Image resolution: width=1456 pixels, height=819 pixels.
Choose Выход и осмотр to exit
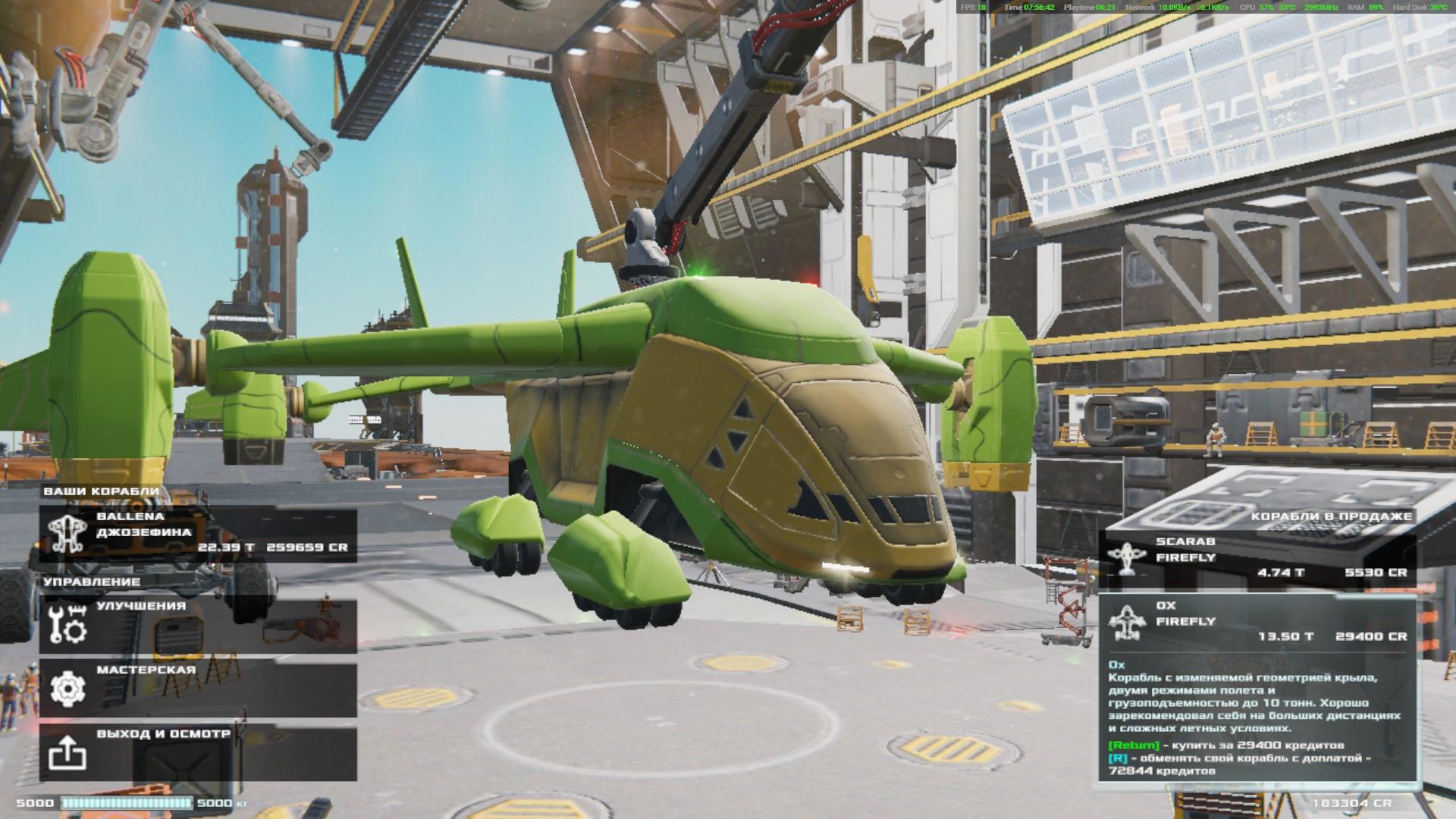[x=198, y=754]
